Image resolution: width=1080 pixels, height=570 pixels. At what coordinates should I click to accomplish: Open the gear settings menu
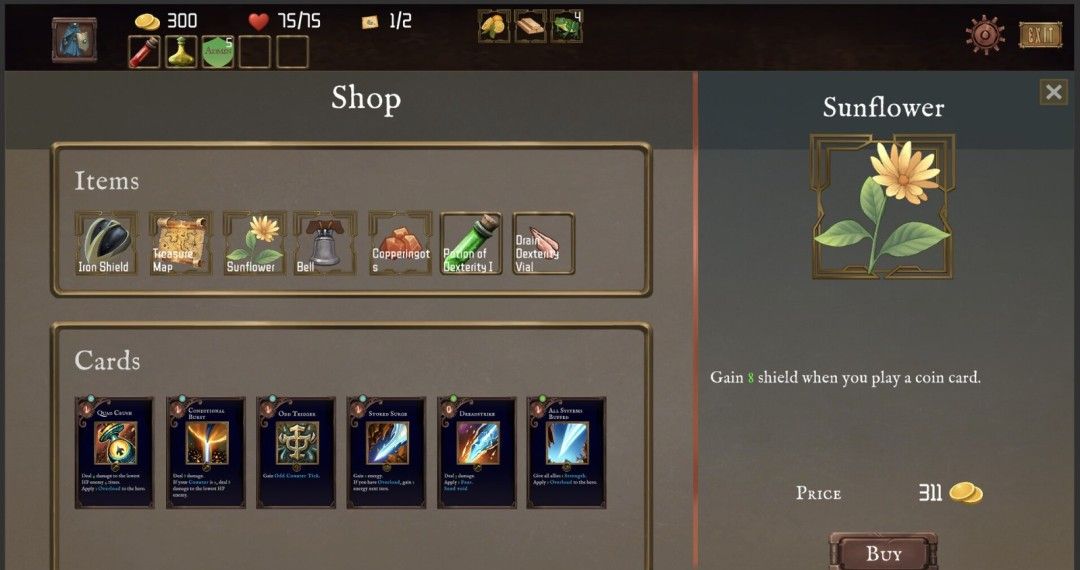985,35
